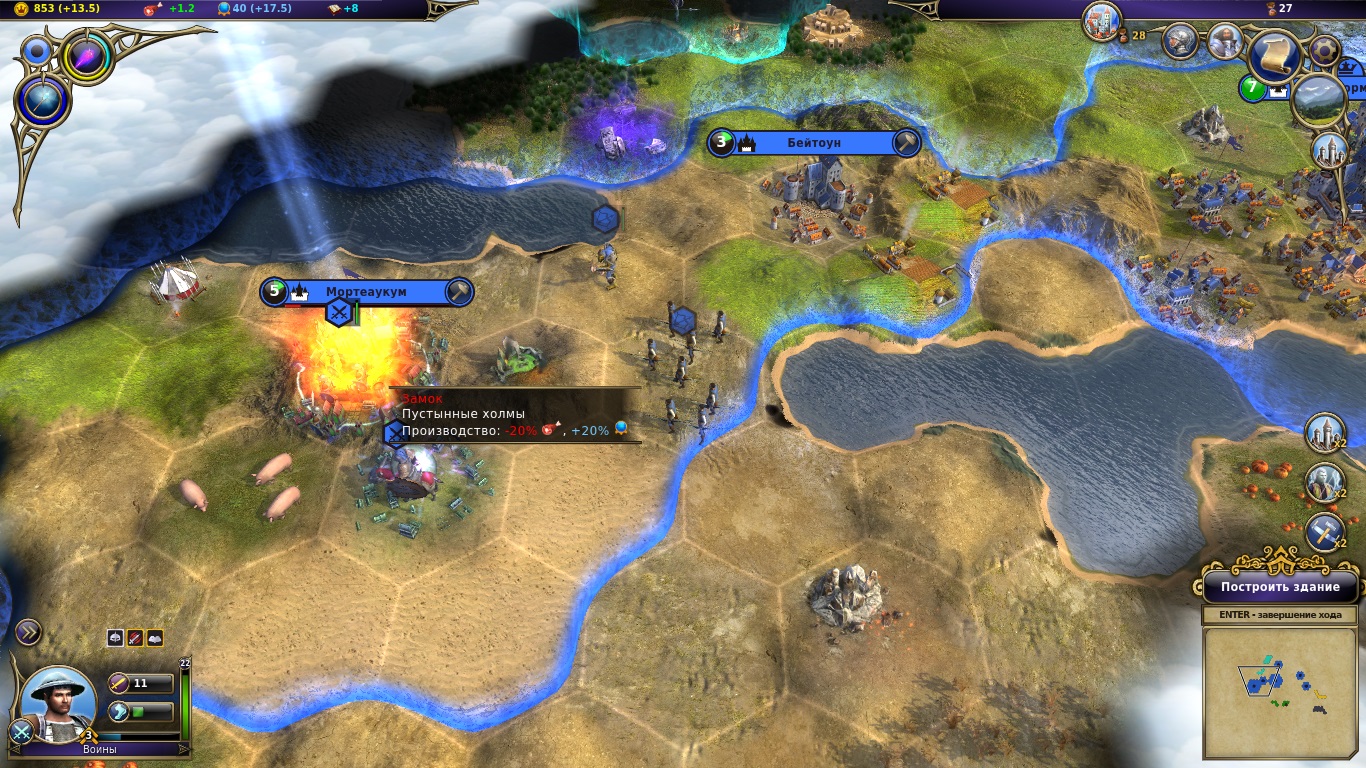Open the purple comet spell icon
Screen dimensions: 1366x768
pos(87,57)
